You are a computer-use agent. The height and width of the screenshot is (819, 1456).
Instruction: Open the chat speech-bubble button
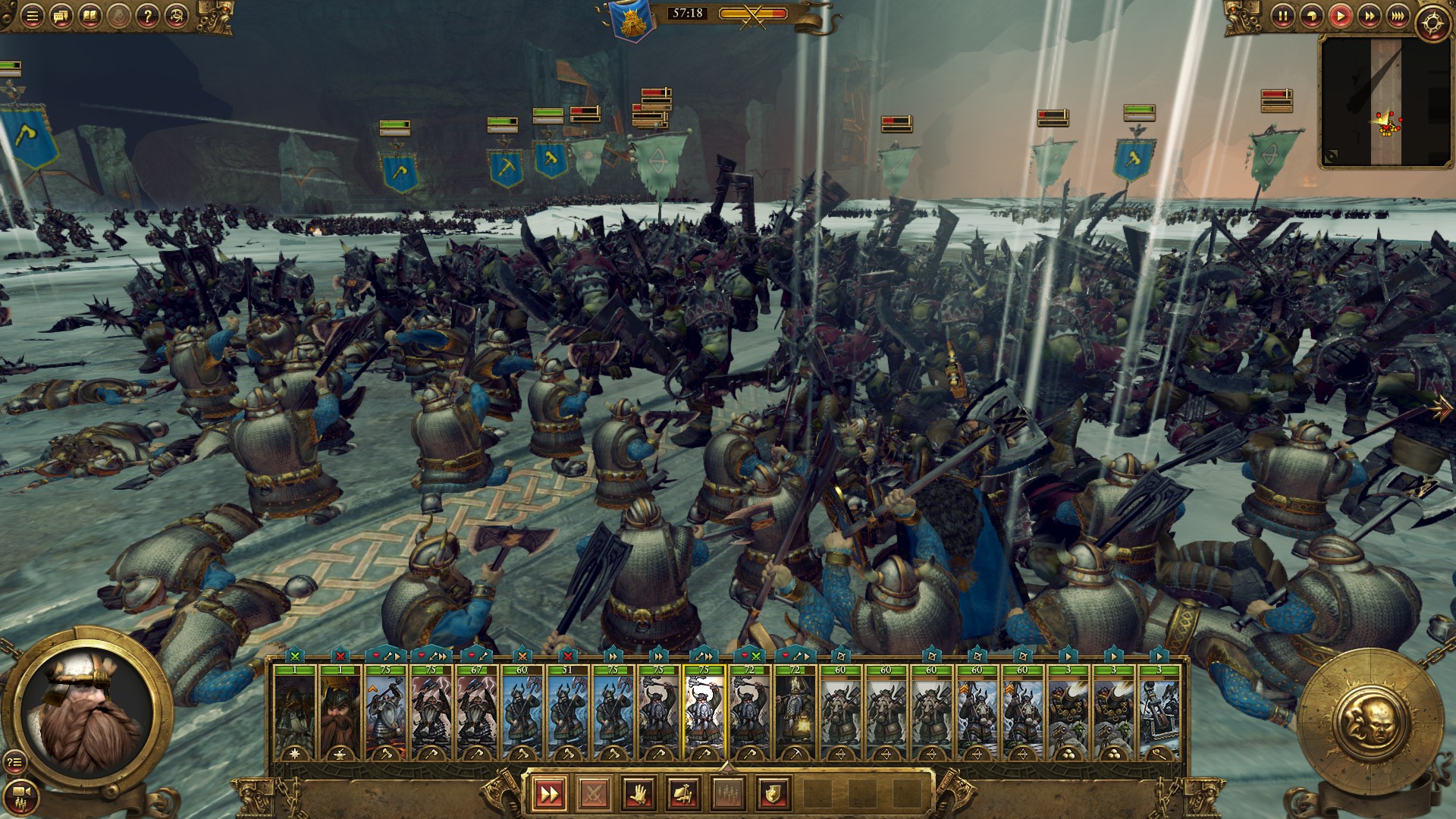[61, 16]
